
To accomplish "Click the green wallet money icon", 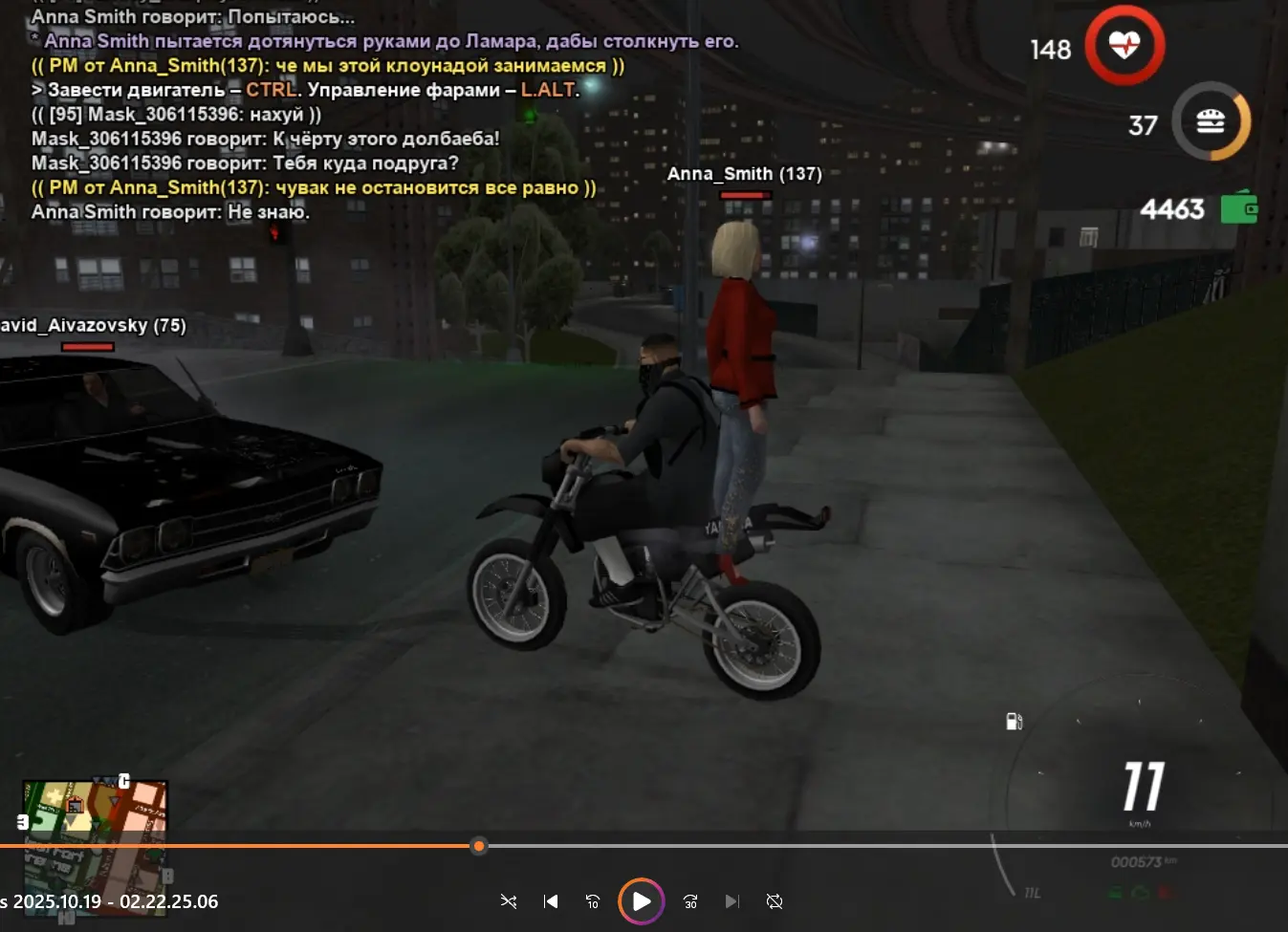I will [x=1240, y=207].
